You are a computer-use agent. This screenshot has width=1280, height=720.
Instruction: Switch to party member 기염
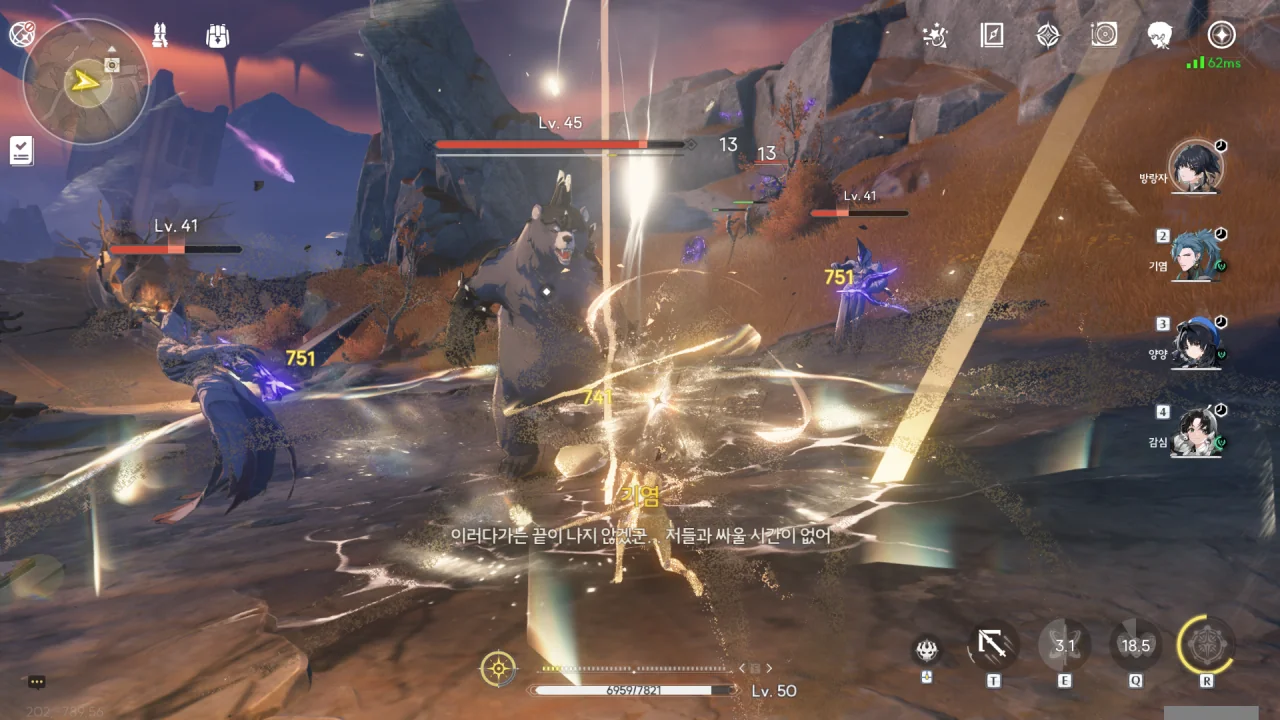pyautogui.click(x=1196, y=258)
